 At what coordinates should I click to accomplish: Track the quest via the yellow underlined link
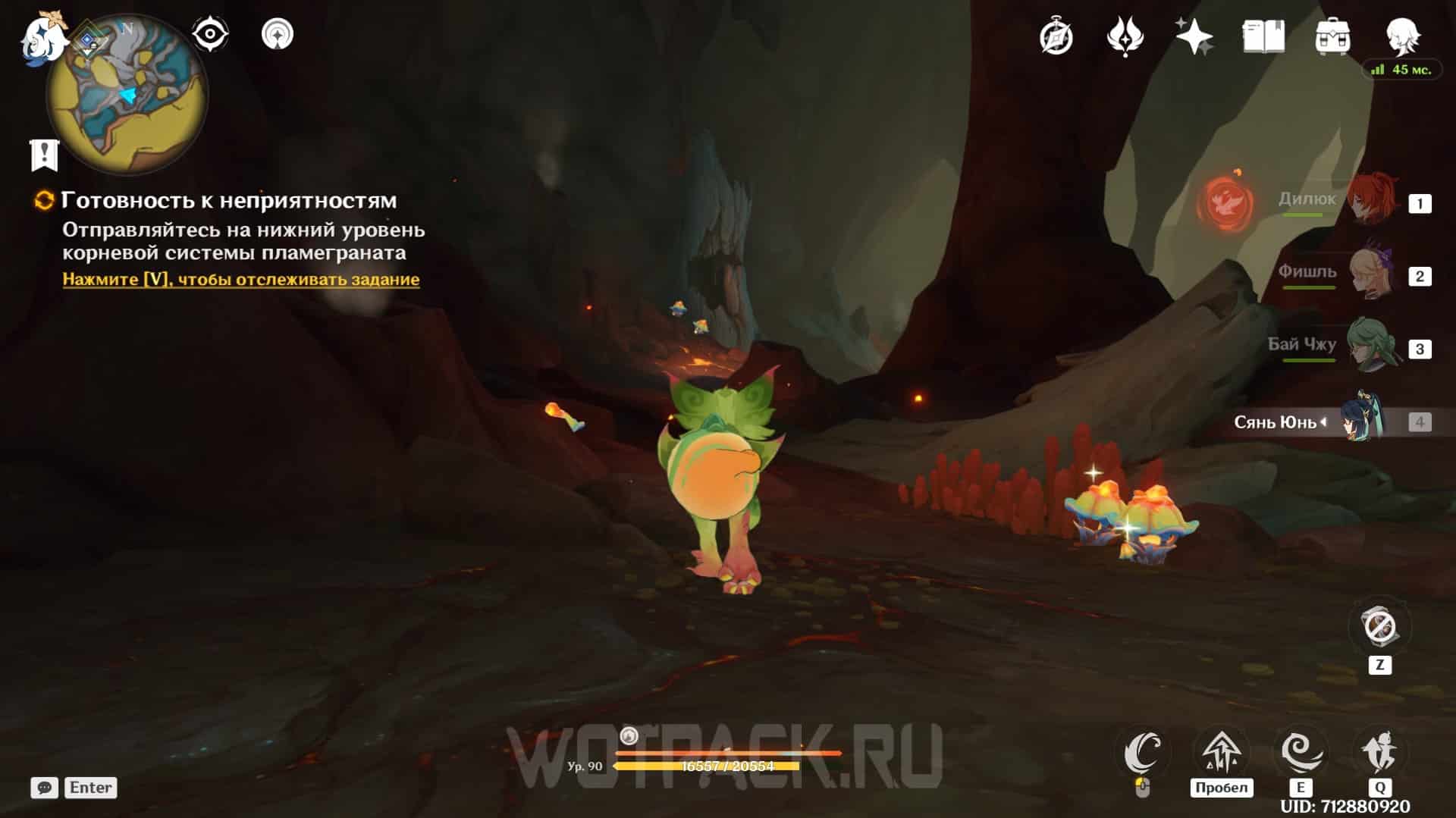pyautogui.click(x=240, y=279)
